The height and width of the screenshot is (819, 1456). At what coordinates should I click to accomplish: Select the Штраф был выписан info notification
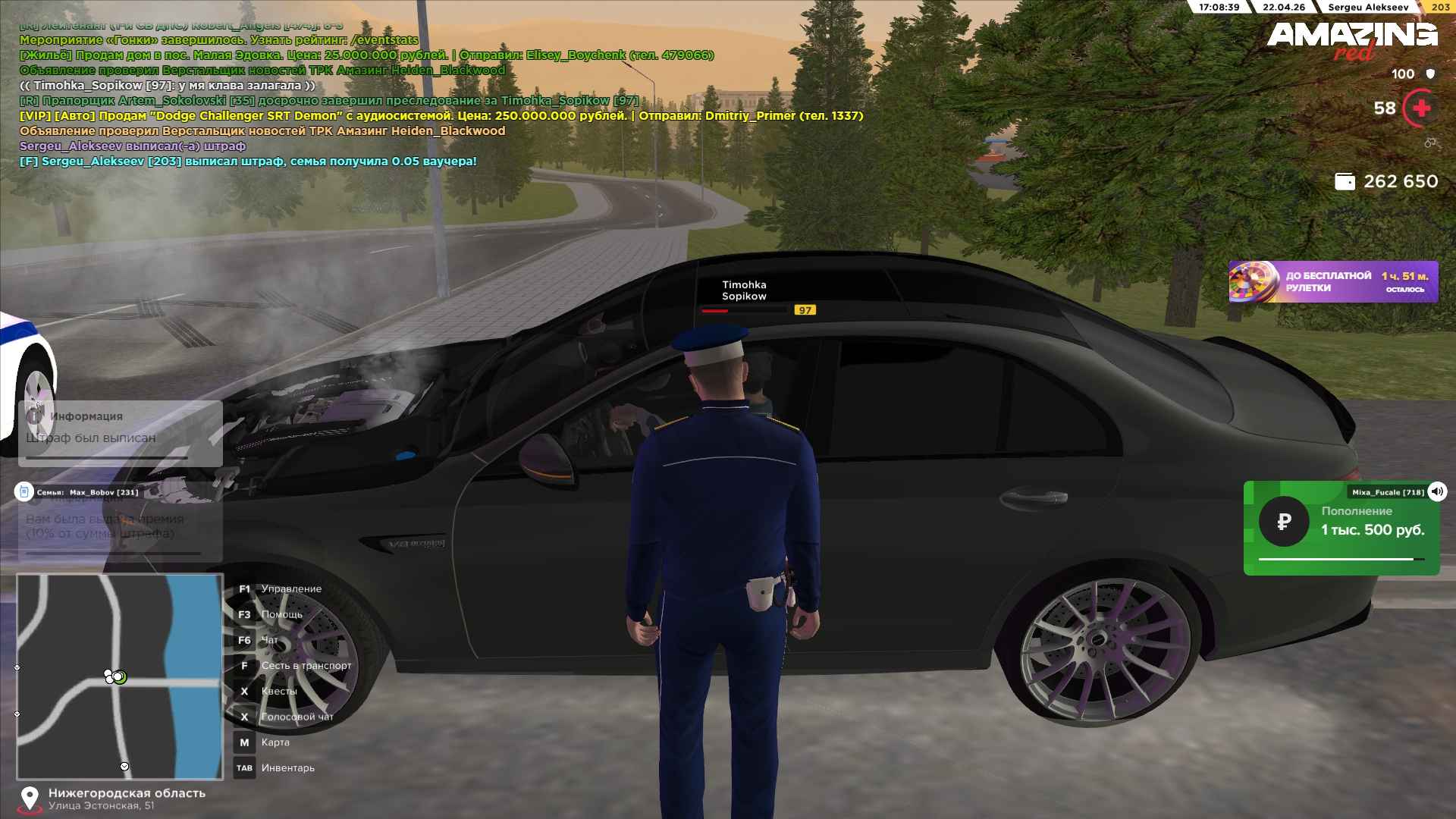(120, 433)
